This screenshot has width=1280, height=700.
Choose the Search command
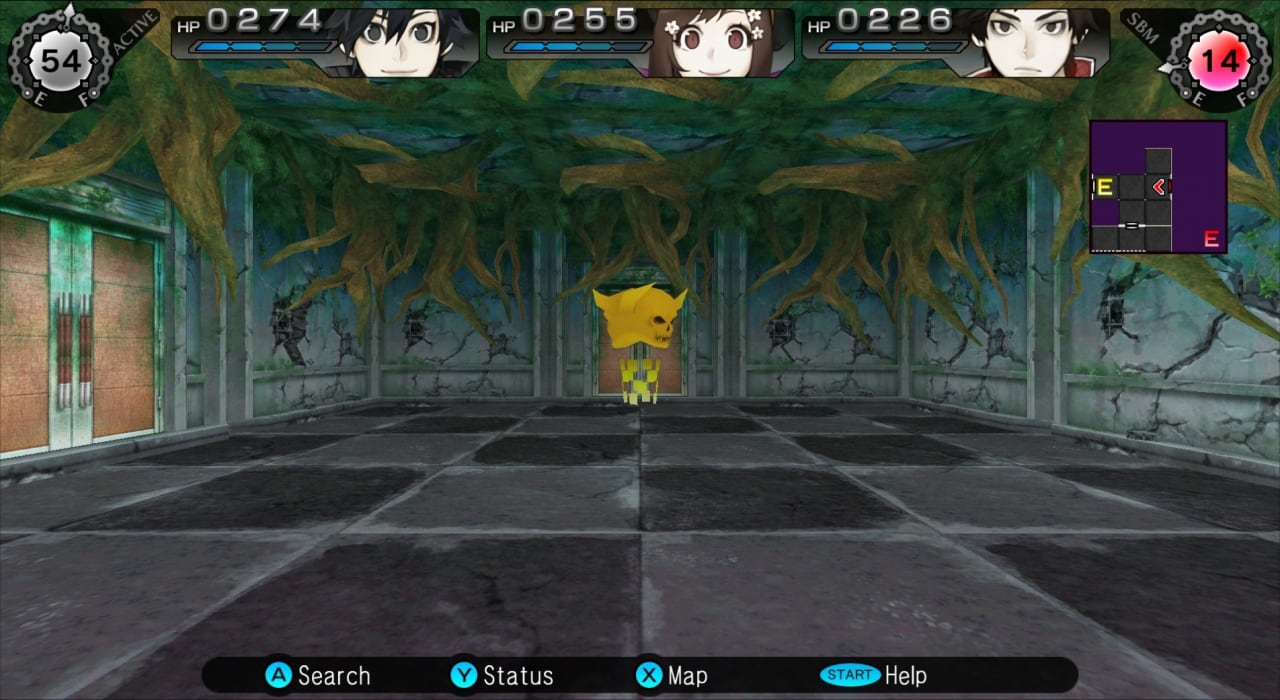(x=318, y=676)
